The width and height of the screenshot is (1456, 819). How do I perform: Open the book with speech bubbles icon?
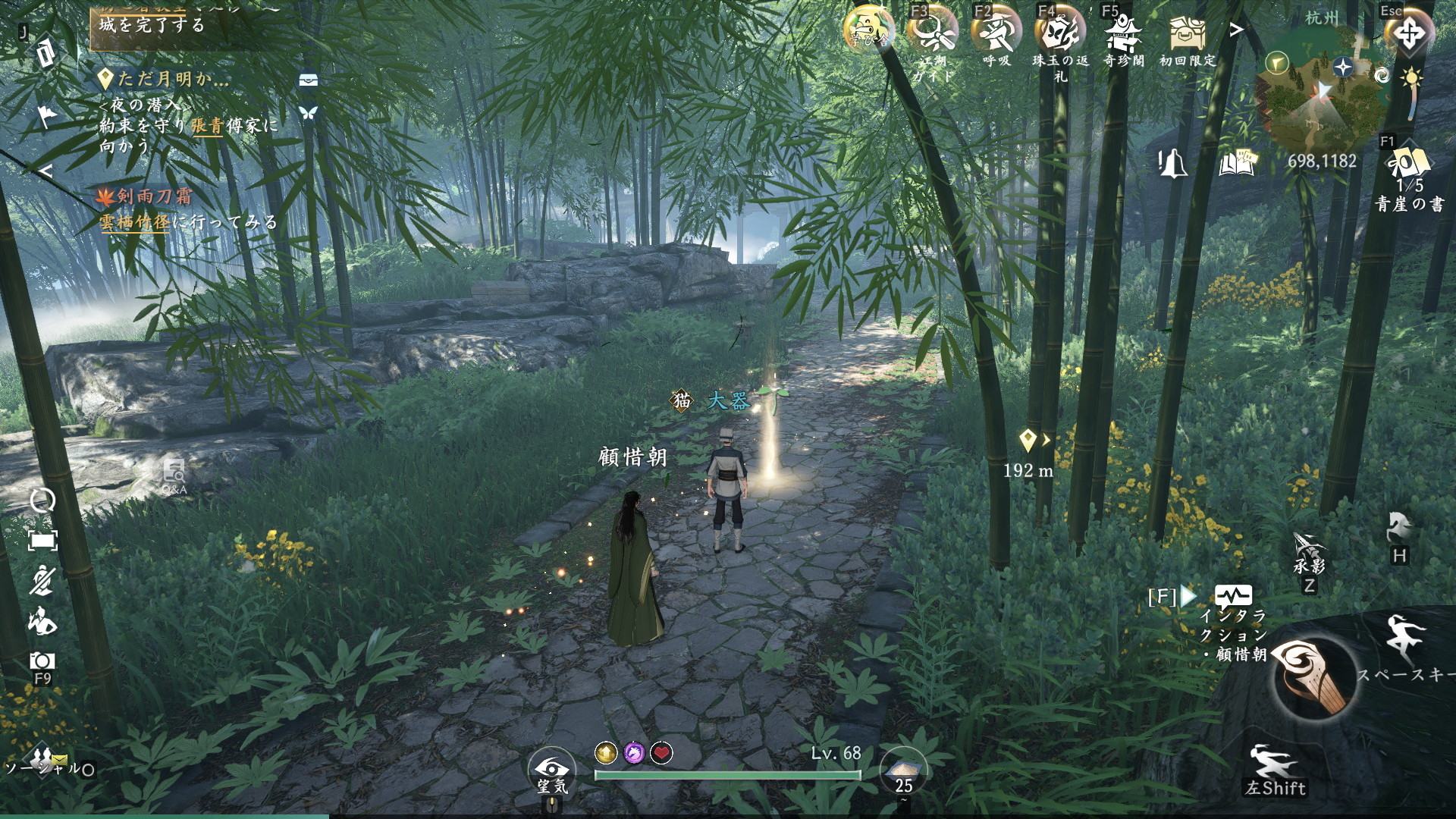point(1237,162)
